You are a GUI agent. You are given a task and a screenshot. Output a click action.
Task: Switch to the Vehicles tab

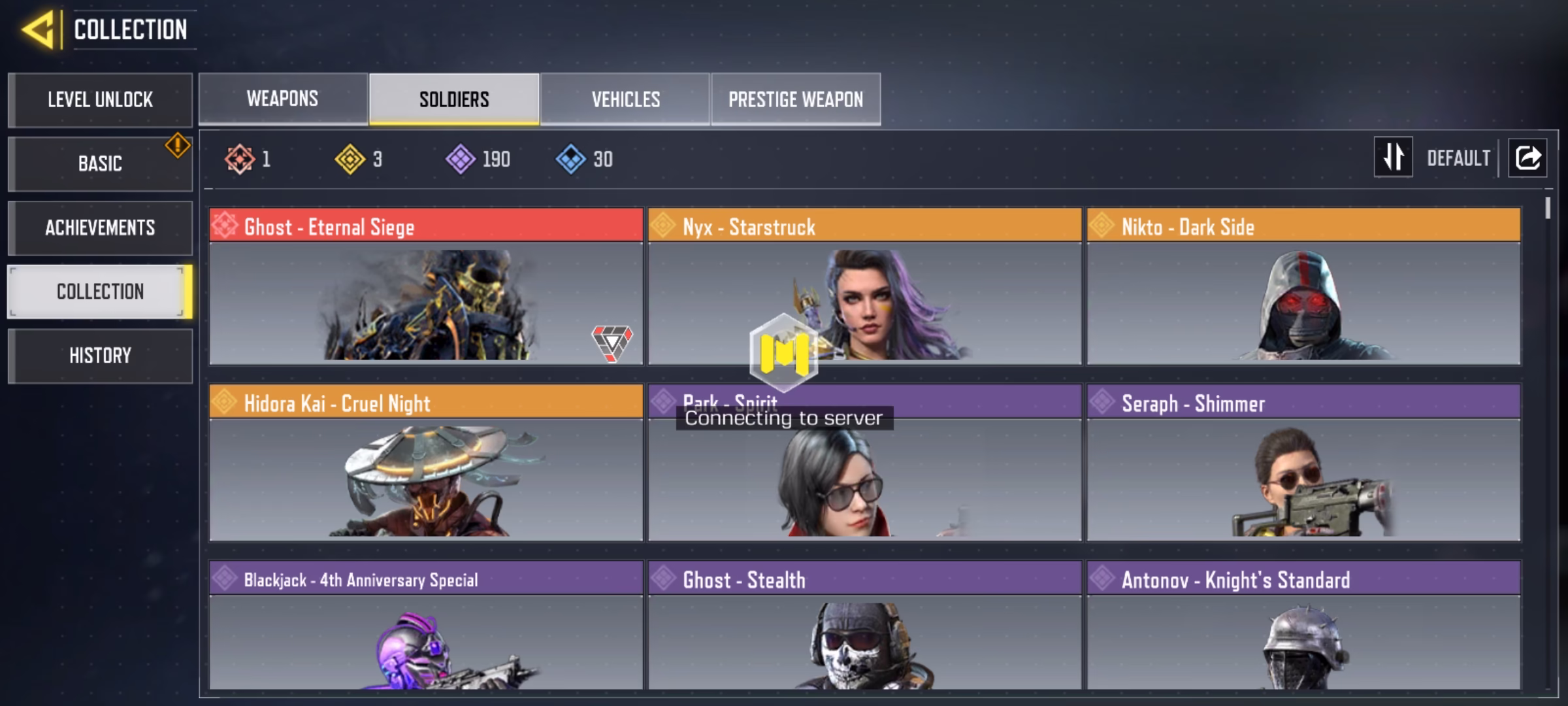[x=625, y=99]
